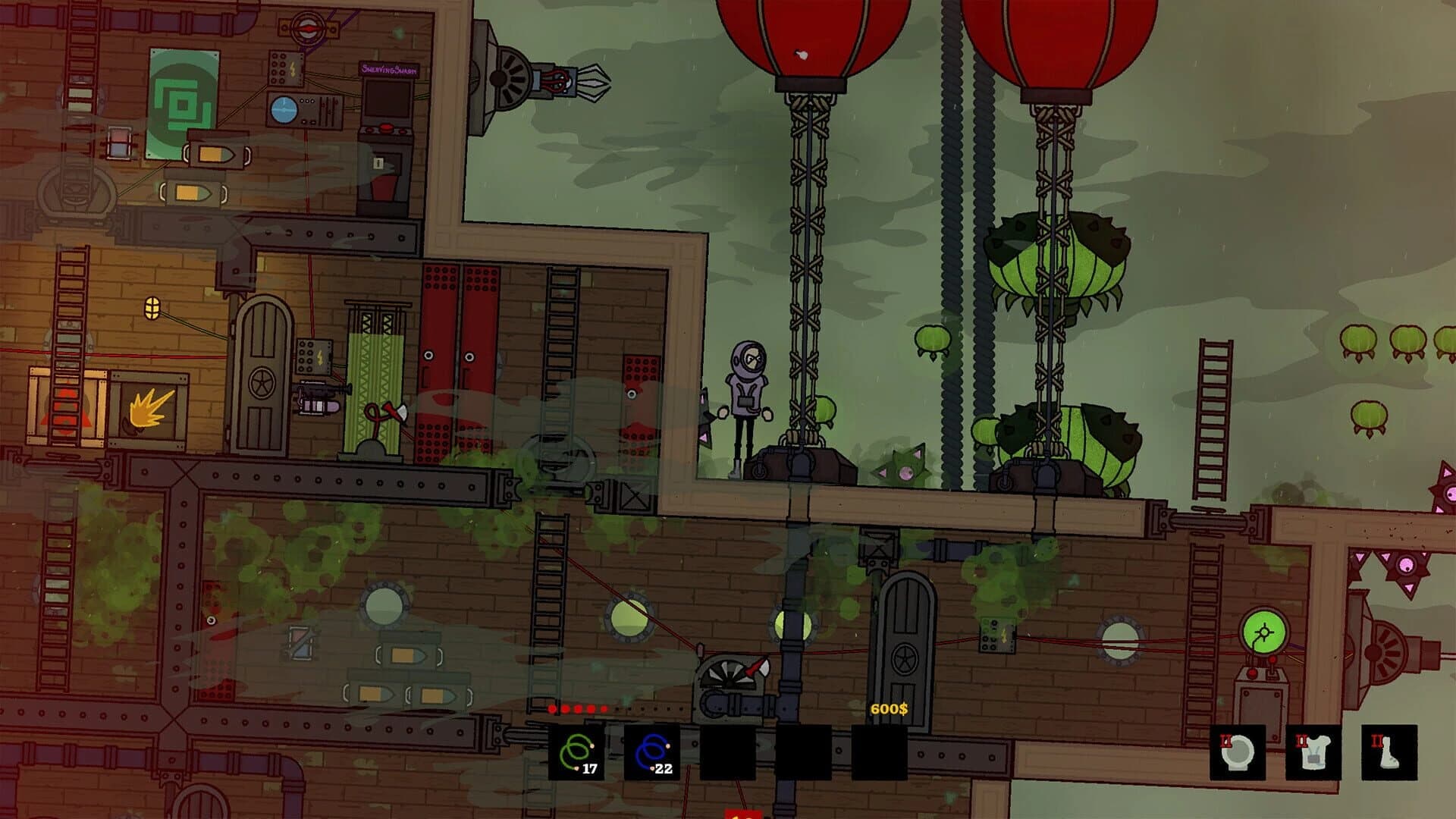Click the blue compass gauge instrument panel
The width and height of the screenshot is (1456, 819).
[286, 108]
